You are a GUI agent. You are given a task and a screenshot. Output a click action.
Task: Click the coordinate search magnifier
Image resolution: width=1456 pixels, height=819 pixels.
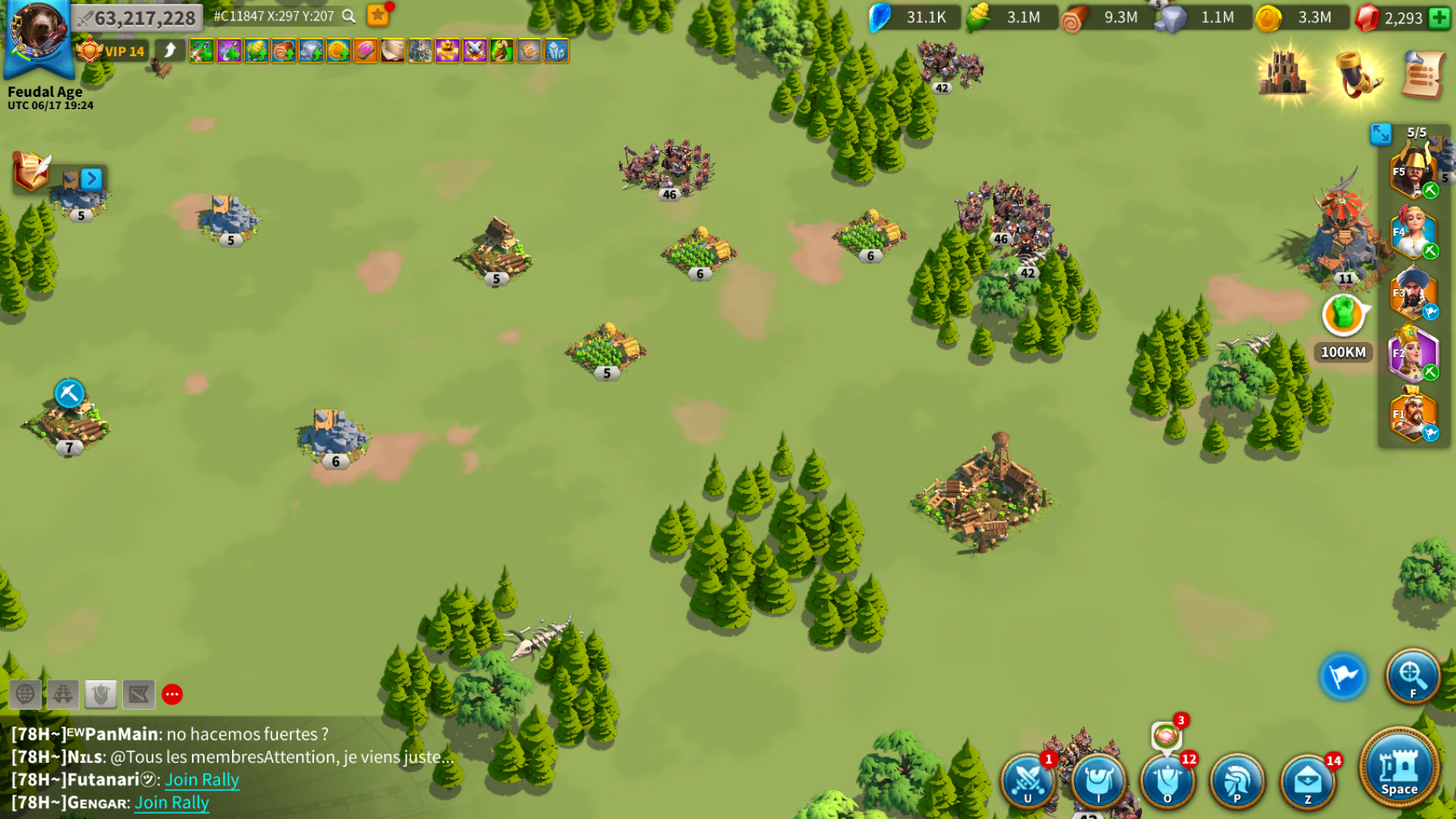point(349,16)
